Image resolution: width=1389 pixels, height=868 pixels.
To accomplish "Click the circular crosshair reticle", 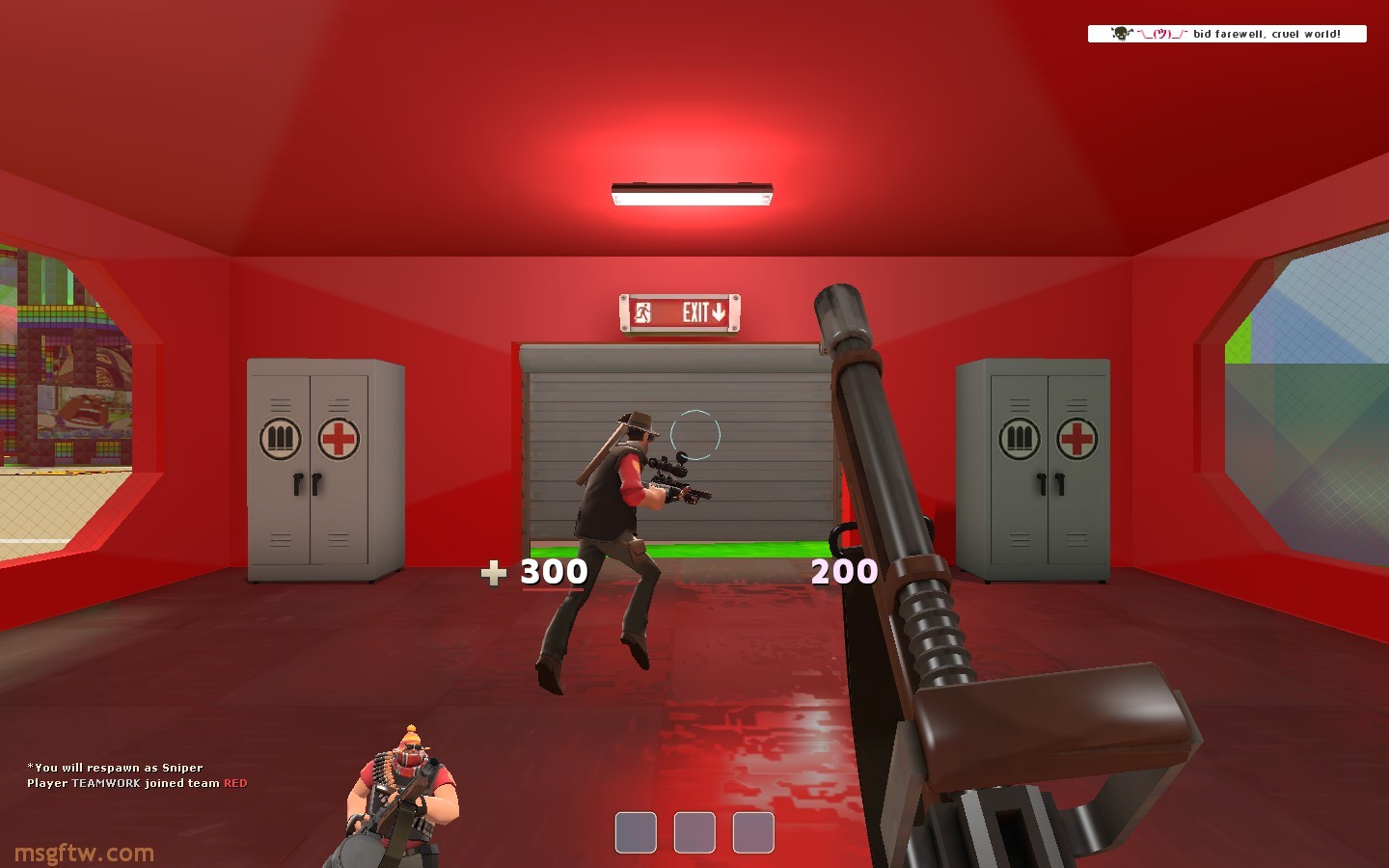I will (696, 435).
